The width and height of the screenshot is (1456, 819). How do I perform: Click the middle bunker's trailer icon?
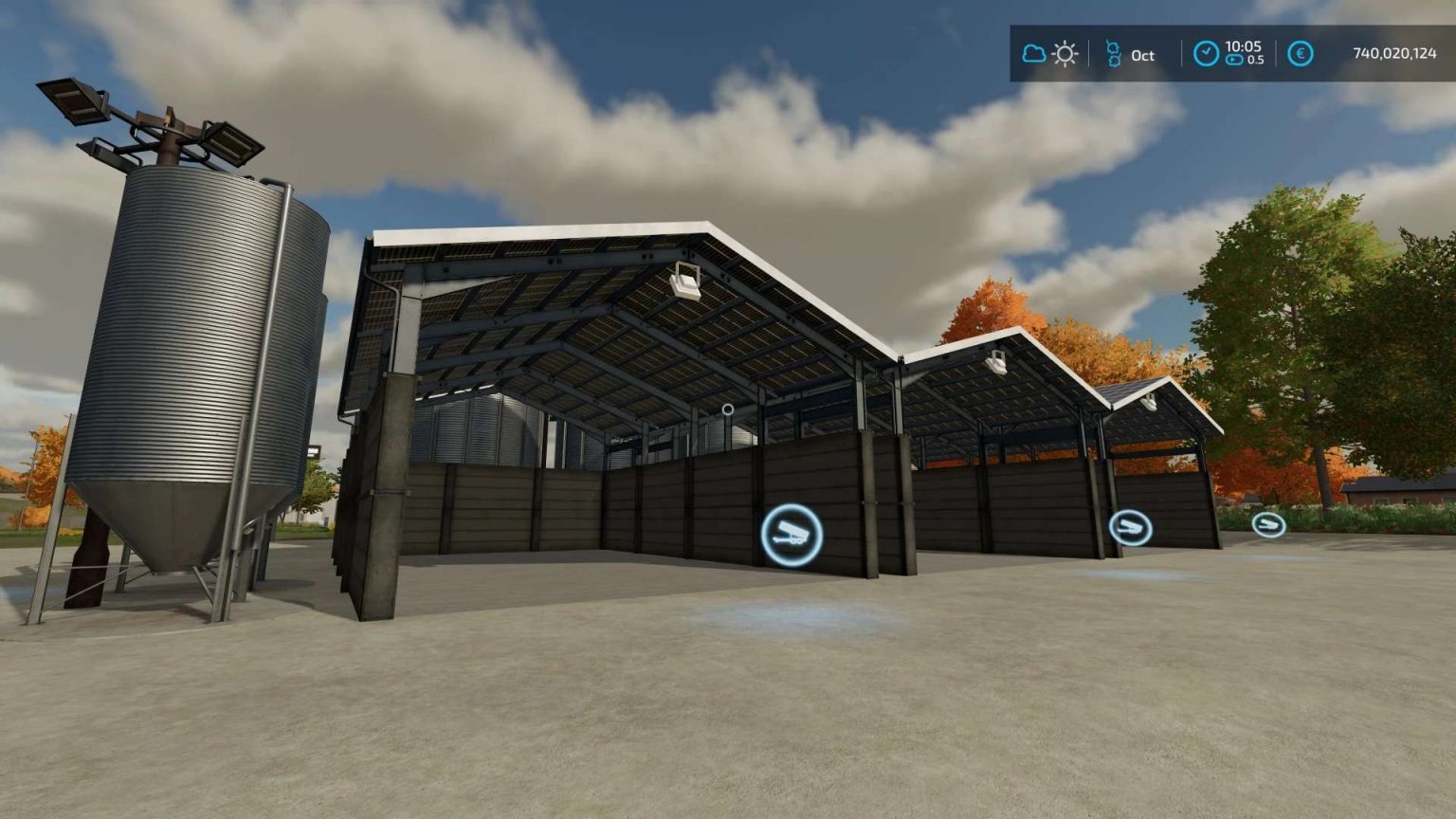(x=1129, y=526)
